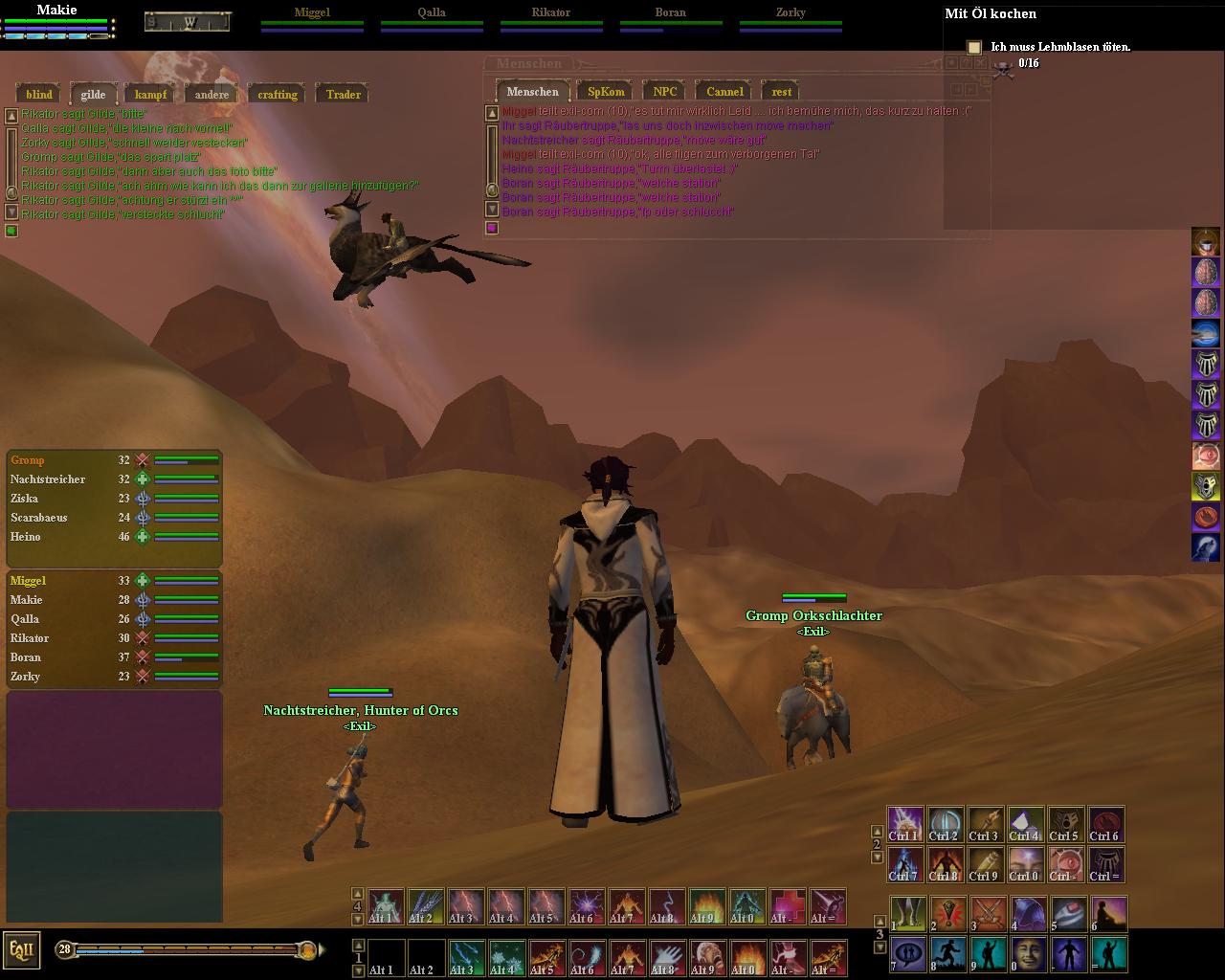Open the crafting chat tab
1225x980 pixels.
pos(278,94)
